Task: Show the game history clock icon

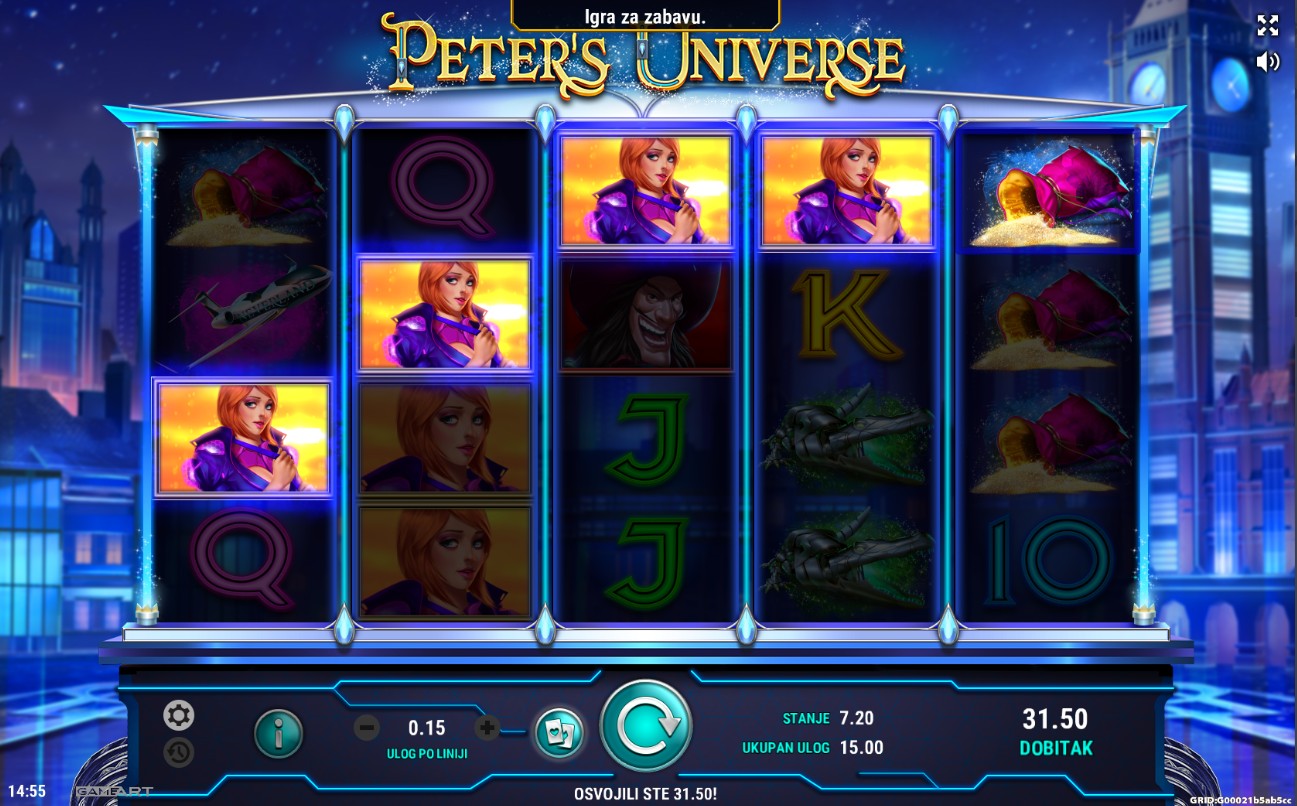Action: pos(179,752)
